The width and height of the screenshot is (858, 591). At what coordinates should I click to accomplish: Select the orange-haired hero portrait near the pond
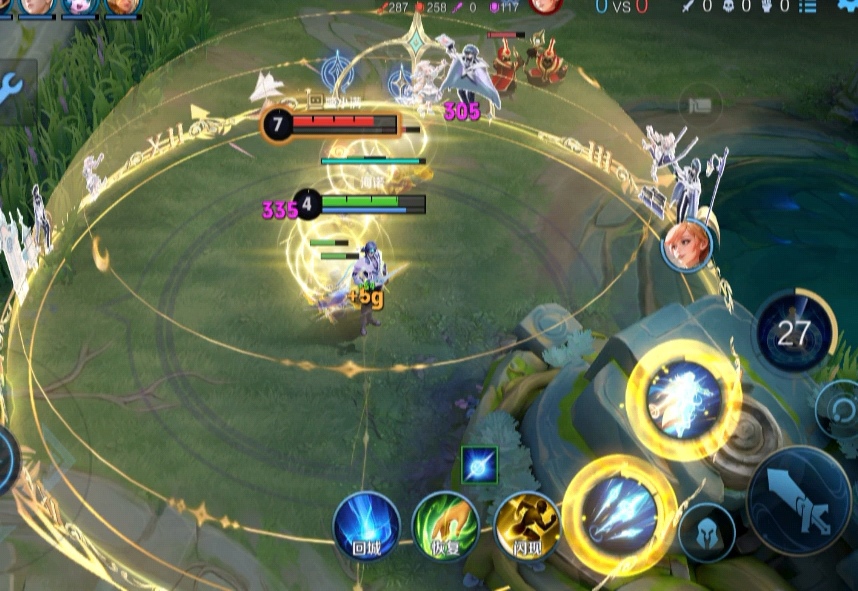click(x=686, y=244)
